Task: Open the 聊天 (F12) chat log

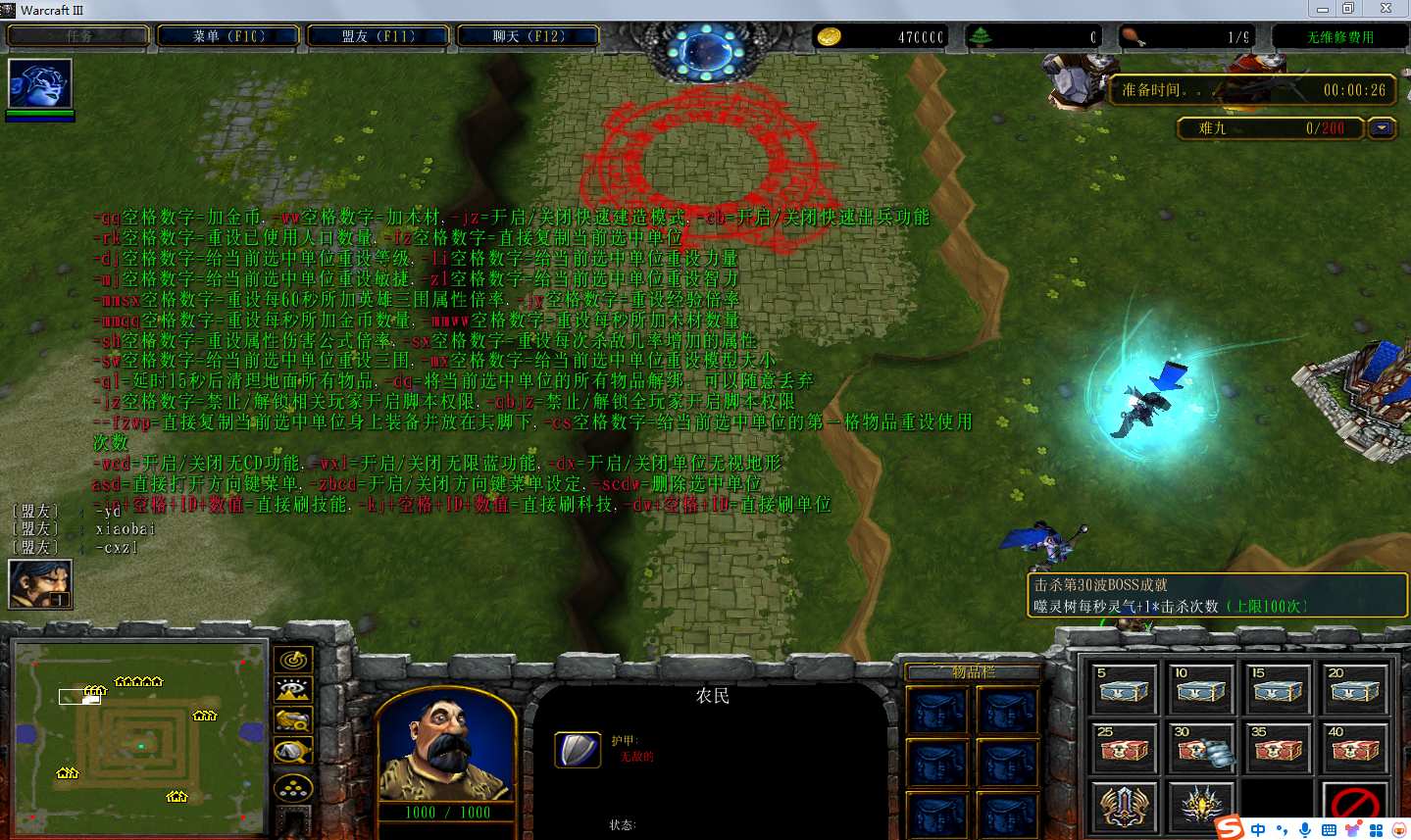Action: [529, 36]
